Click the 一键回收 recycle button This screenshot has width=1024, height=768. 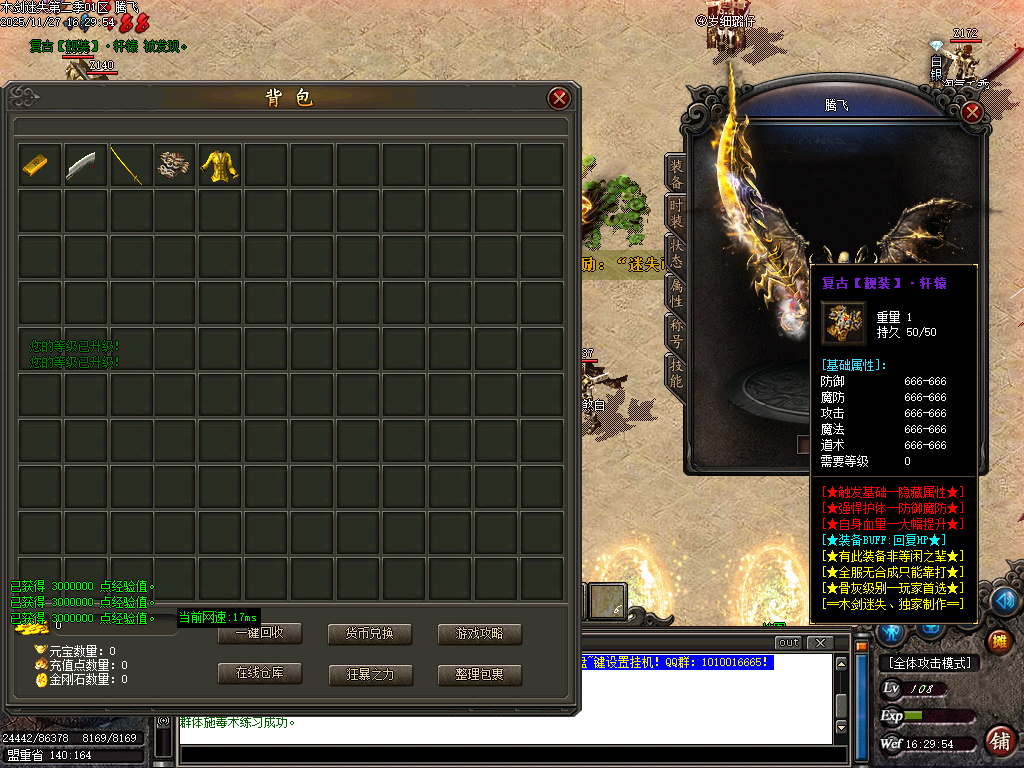pyautogui.click(x=260, y=634)
